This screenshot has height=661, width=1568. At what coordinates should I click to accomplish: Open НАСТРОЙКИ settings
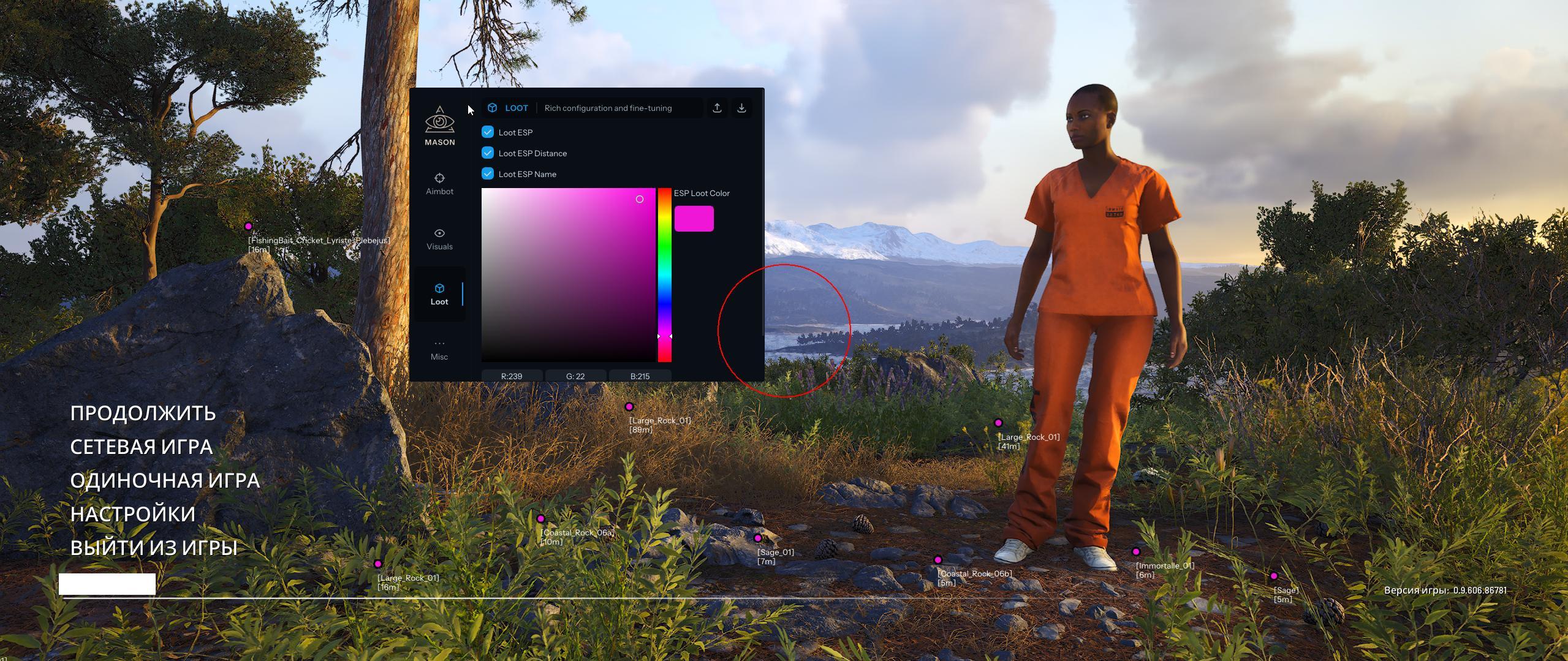coord(133,514)
